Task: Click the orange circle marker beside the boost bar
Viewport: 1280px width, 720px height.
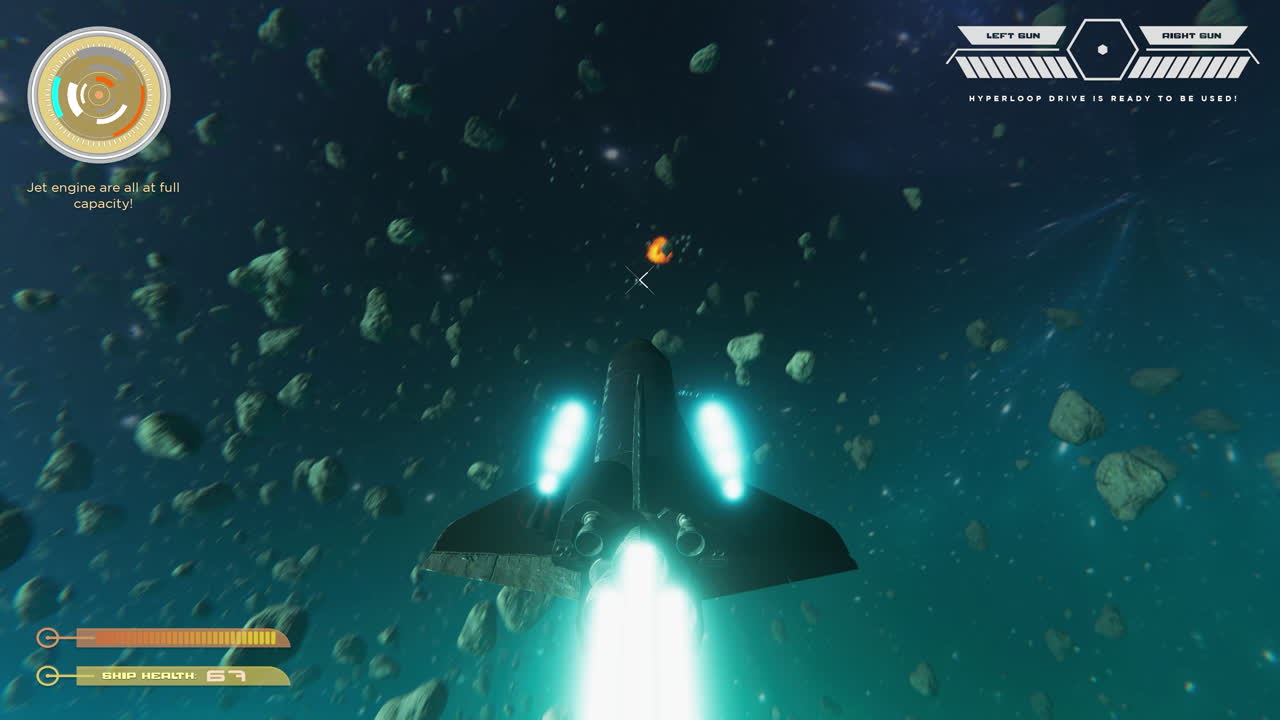Action: pos(46,636)
